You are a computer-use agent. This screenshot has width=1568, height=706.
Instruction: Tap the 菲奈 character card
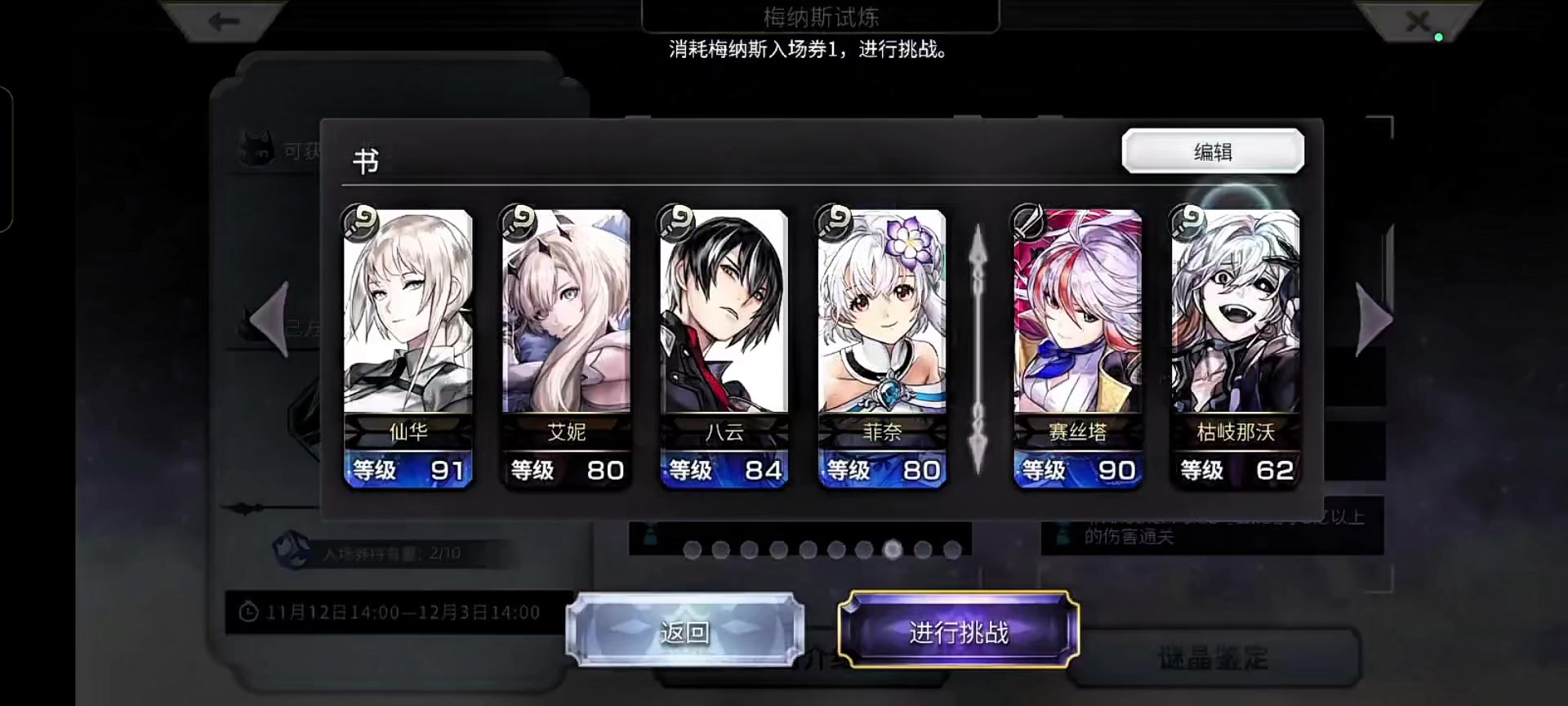[881, 343]
